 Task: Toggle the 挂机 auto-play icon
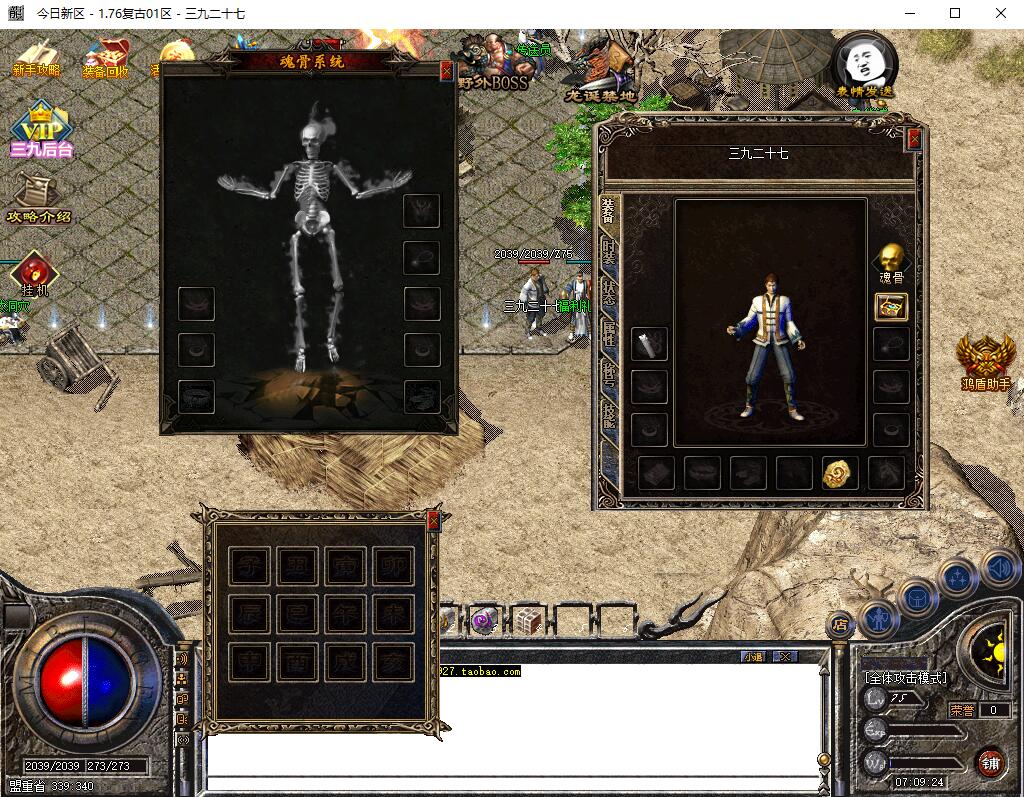(35, 273)
